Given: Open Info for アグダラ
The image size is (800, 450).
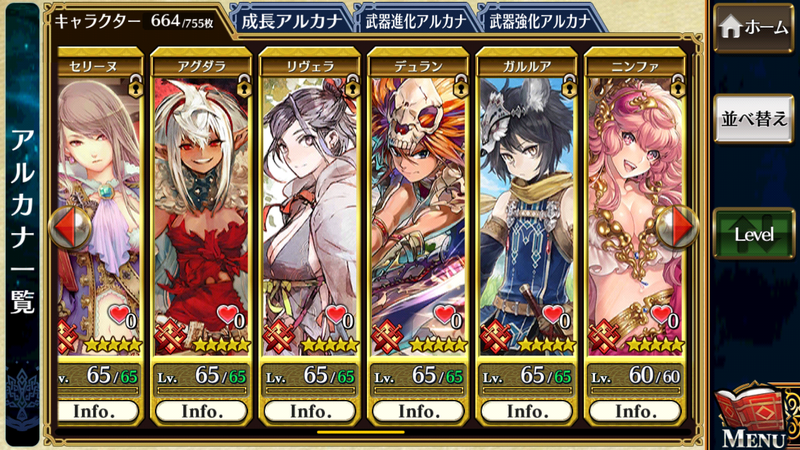Looking at the screenshot, I should pos(202,411).
